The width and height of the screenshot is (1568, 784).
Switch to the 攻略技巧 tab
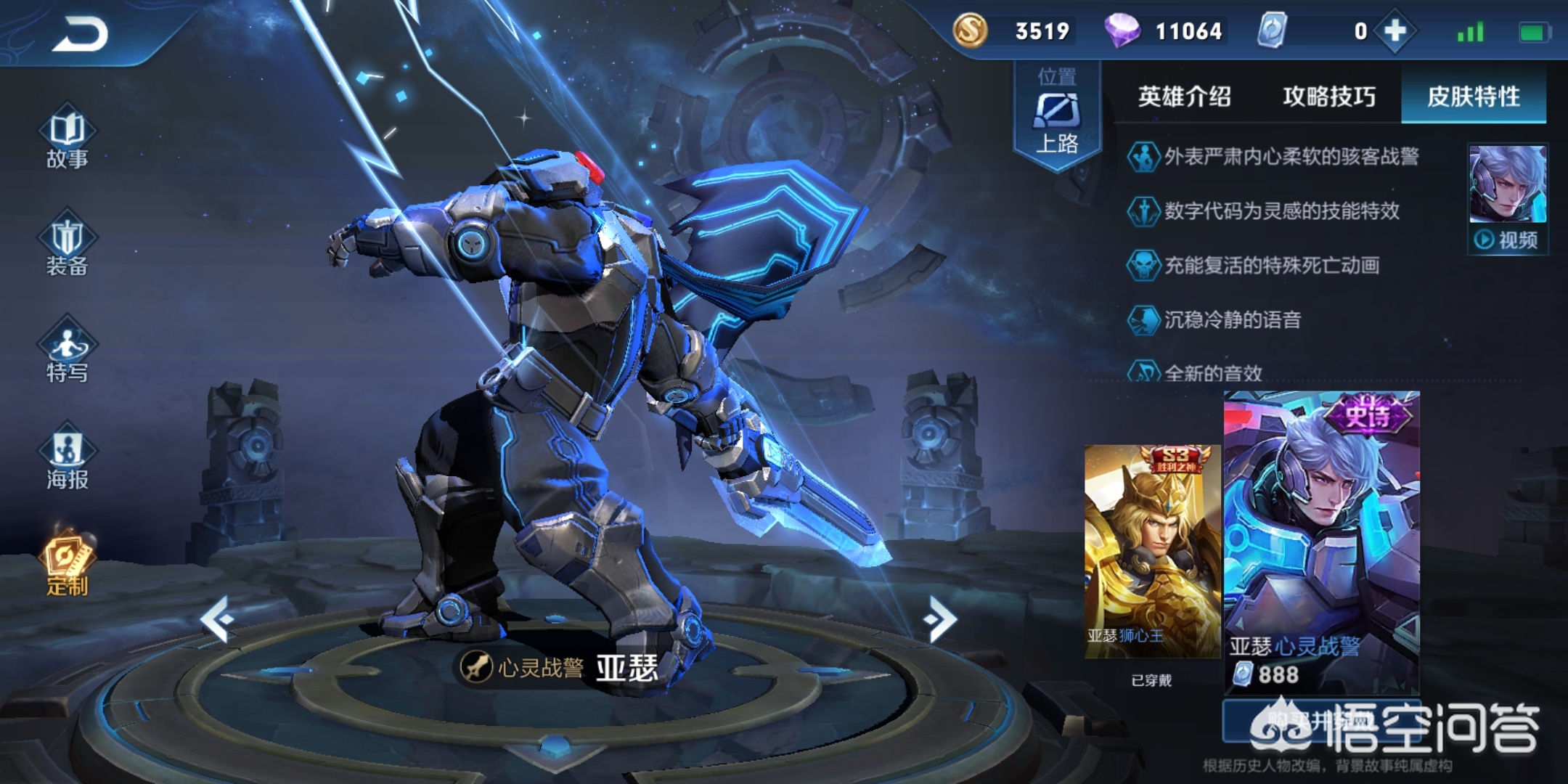[x=1328, y=97]
